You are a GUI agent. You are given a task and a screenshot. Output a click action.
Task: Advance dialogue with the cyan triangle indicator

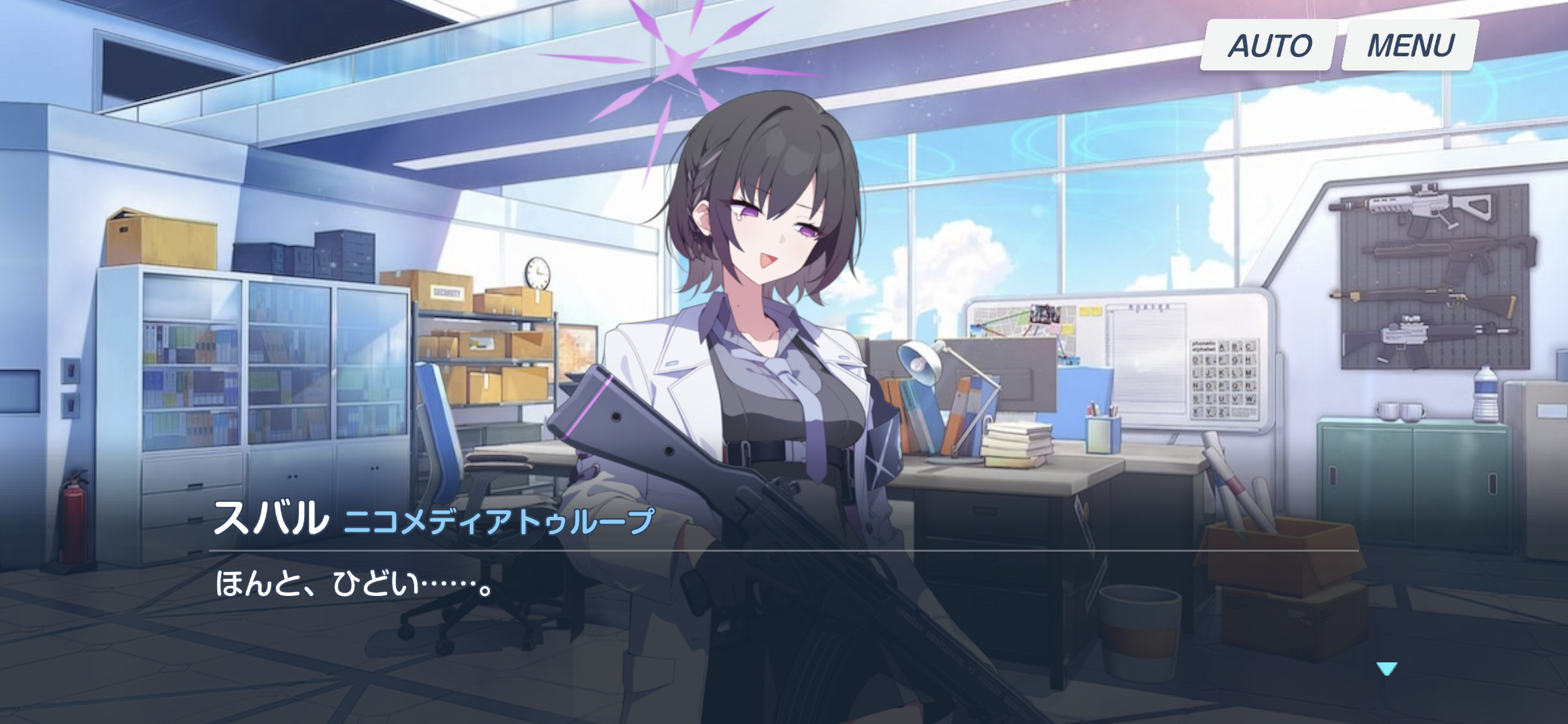[1386, 668]
